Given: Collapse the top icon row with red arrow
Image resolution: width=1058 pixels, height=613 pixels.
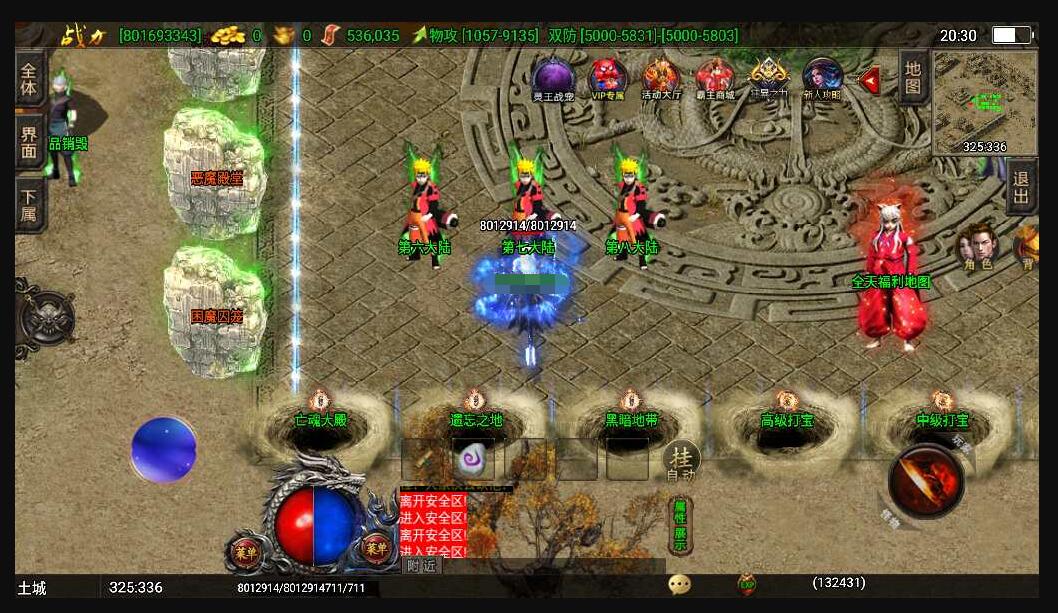Looking at the screenshot, I should (869, 79).
